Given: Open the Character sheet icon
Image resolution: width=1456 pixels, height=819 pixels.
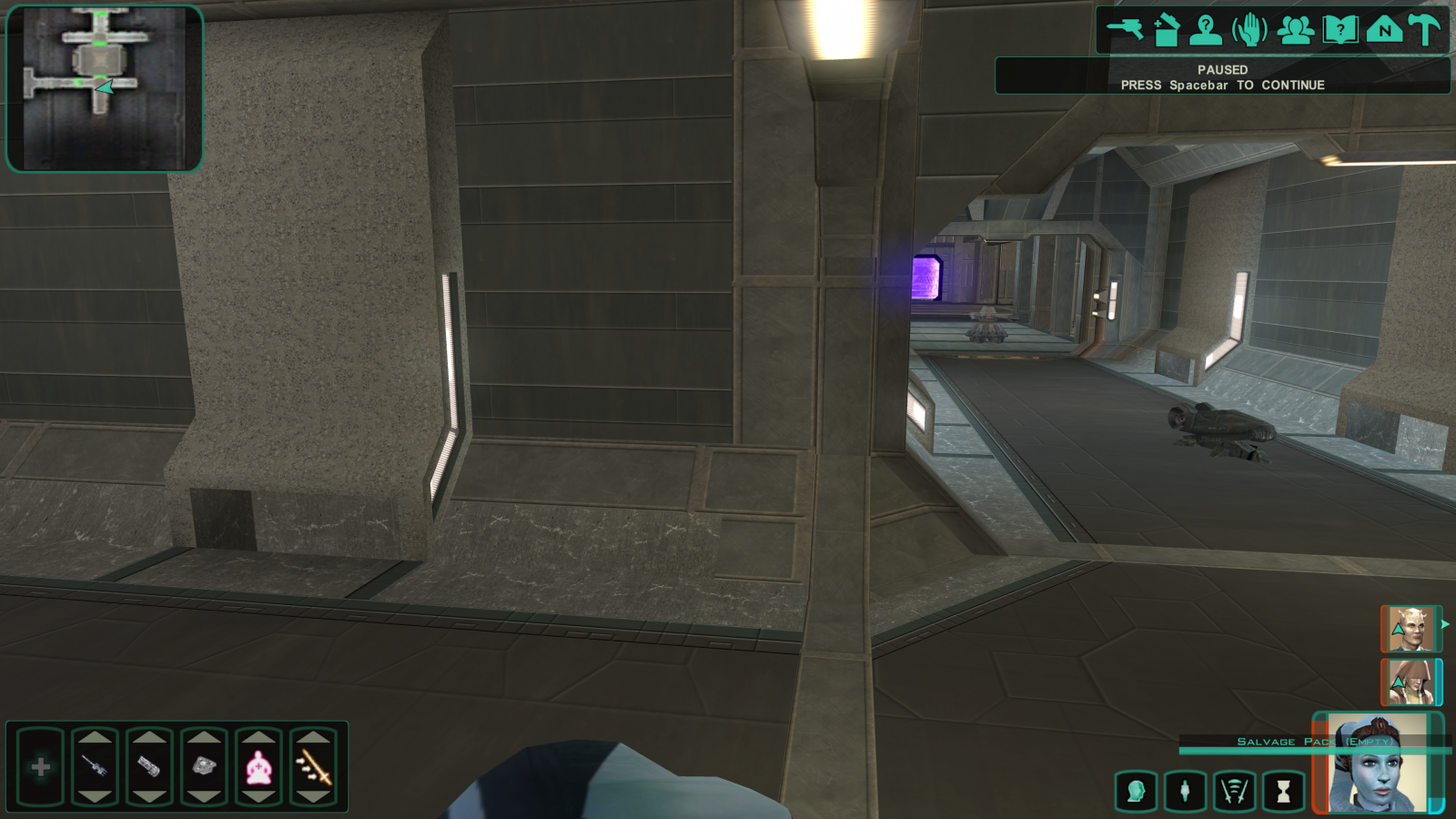Looking at the screenshot, I should (x=1206, y=30).
